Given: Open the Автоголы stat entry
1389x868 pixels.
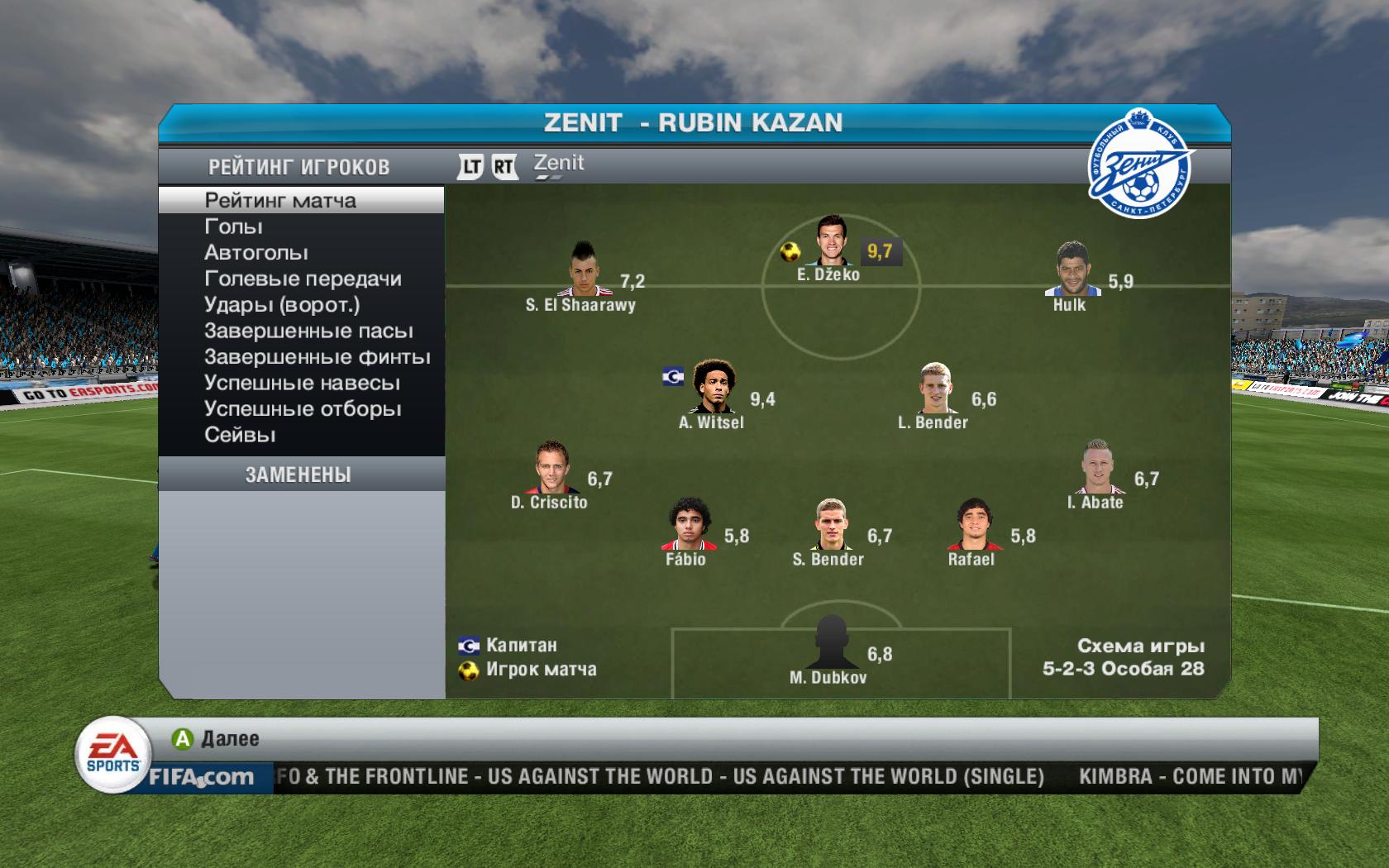Looking at the screenshot, I should [256, 253].
